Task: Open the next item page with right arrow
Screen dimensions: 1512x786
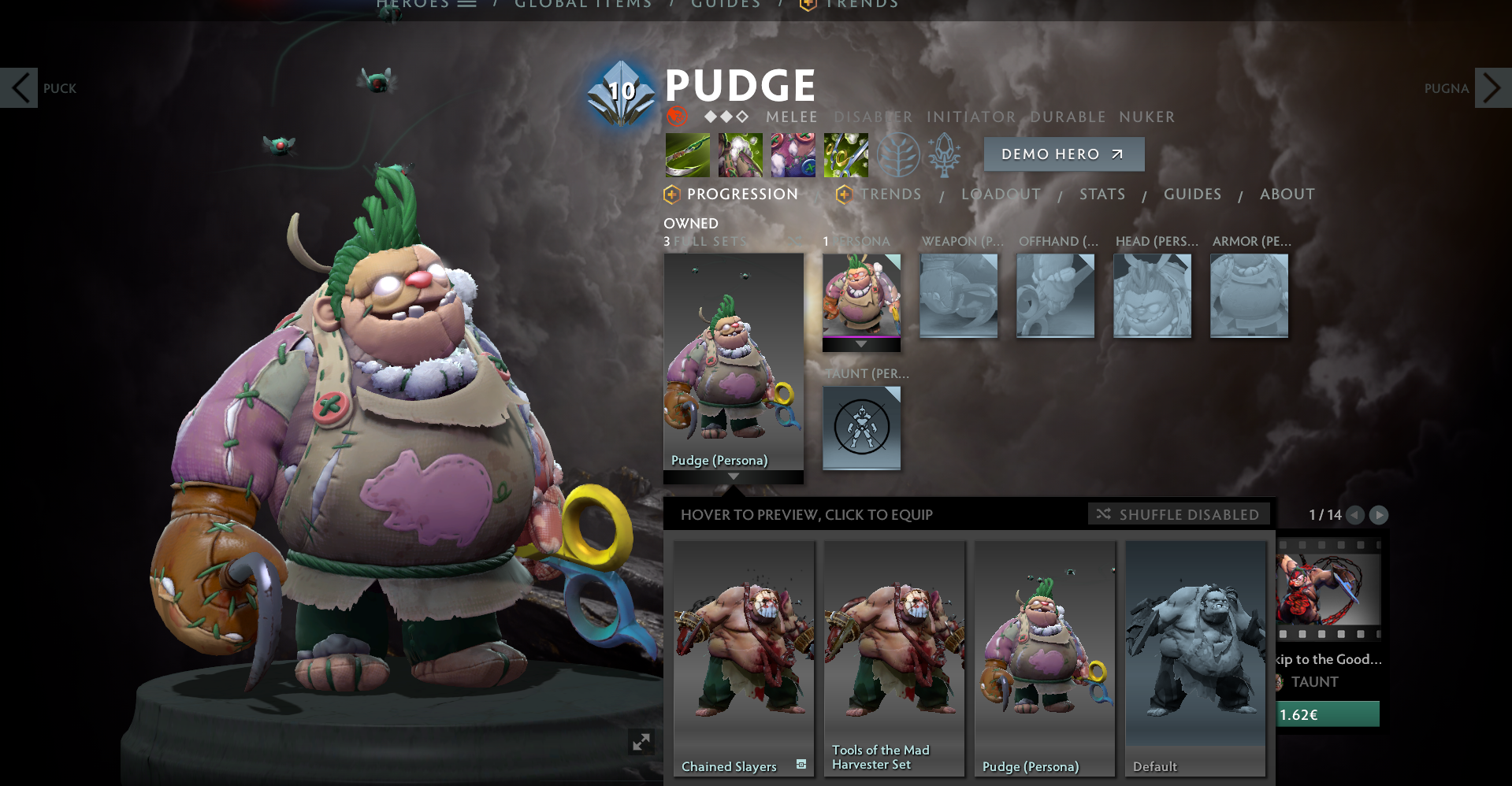Action: pos(1379,516)
